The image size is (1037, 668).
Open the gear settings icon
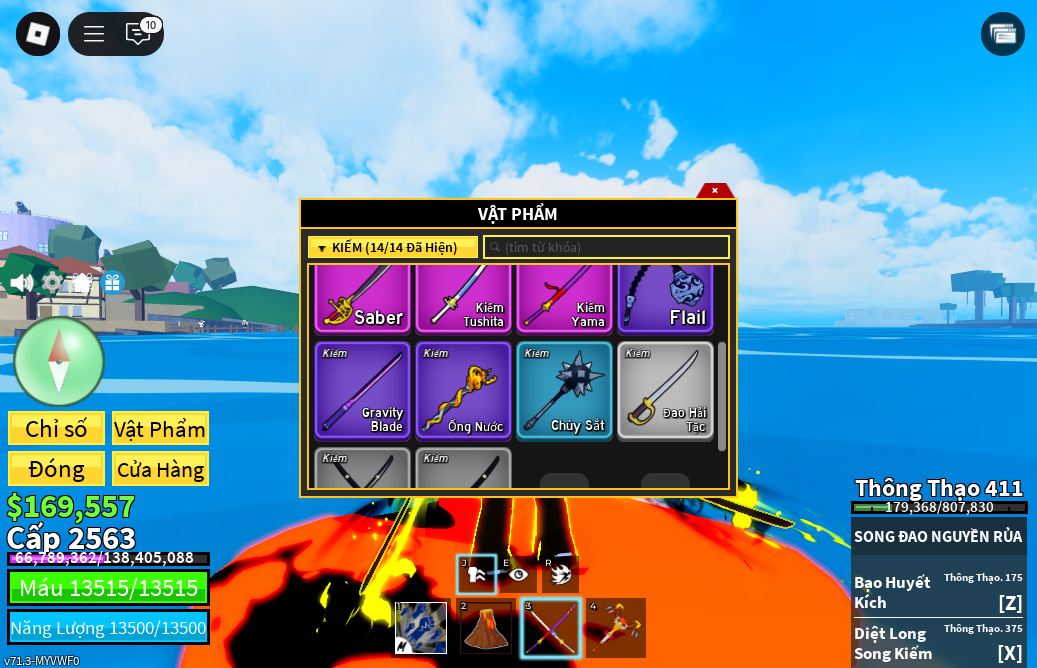pos(51,283)
